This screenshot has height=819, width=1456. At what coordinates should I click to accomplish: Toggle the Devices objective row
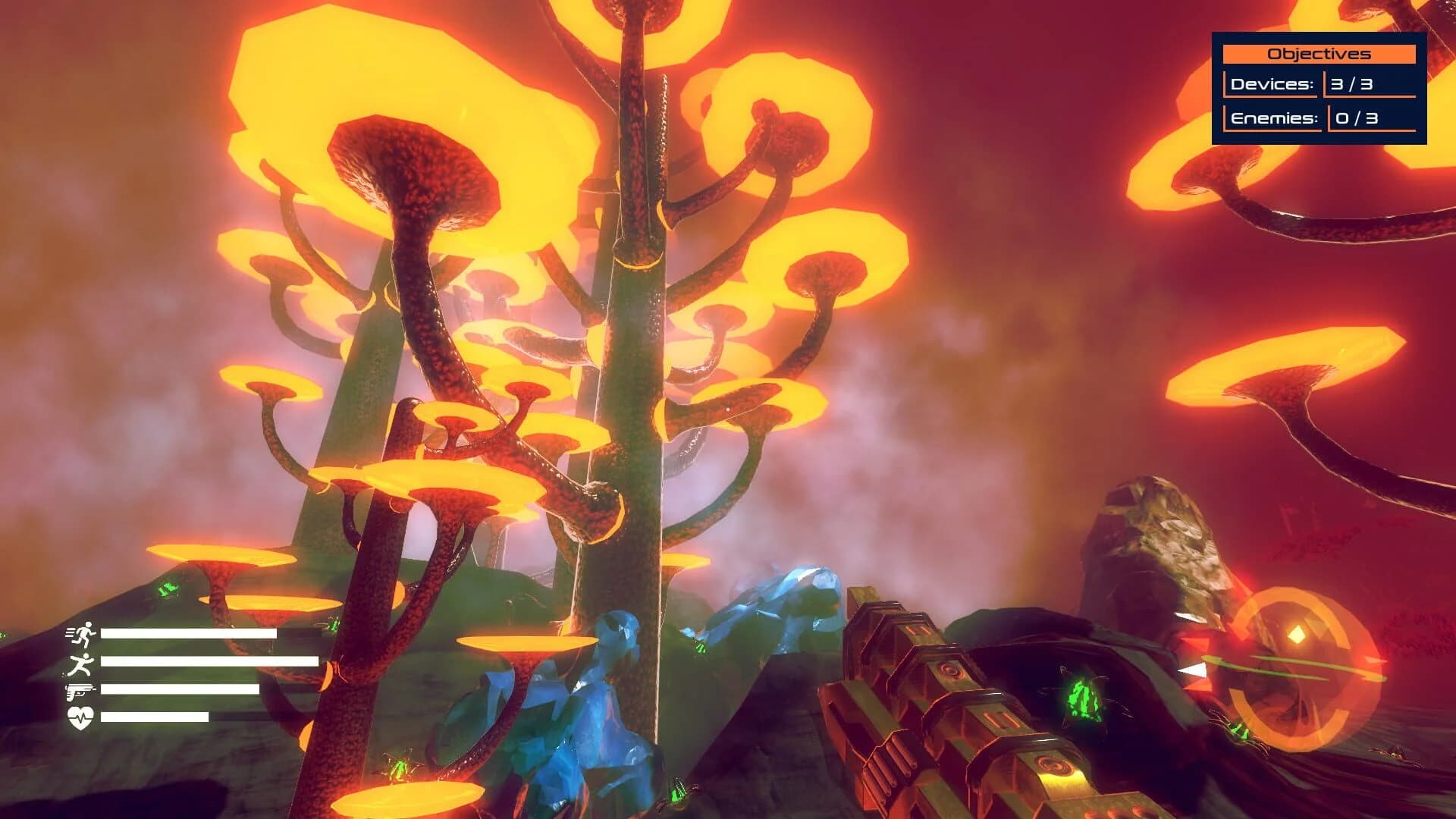point(1274,86)
